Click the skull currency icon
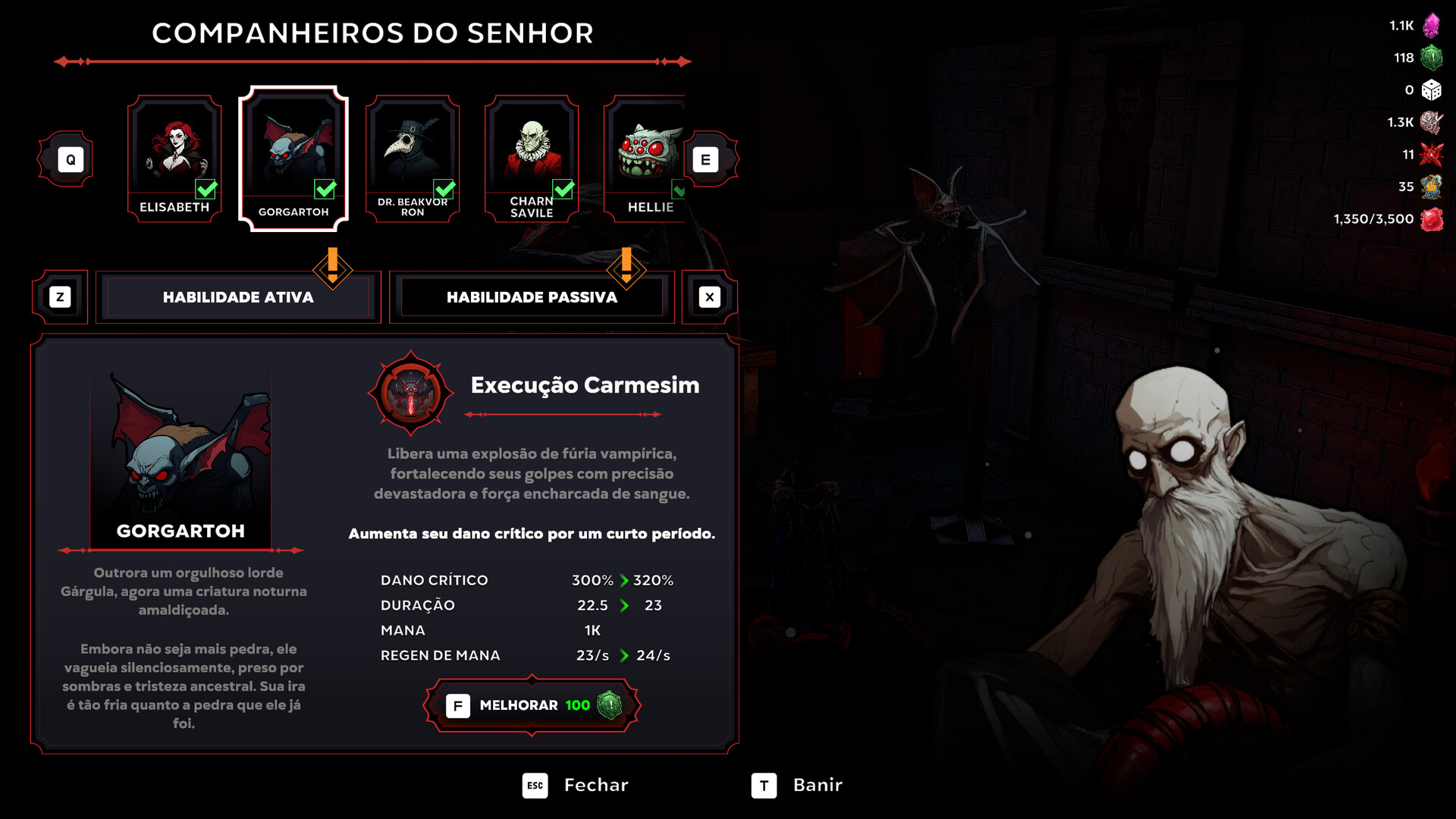Viewport: 1456px width, 819px height. point(1433,121)
